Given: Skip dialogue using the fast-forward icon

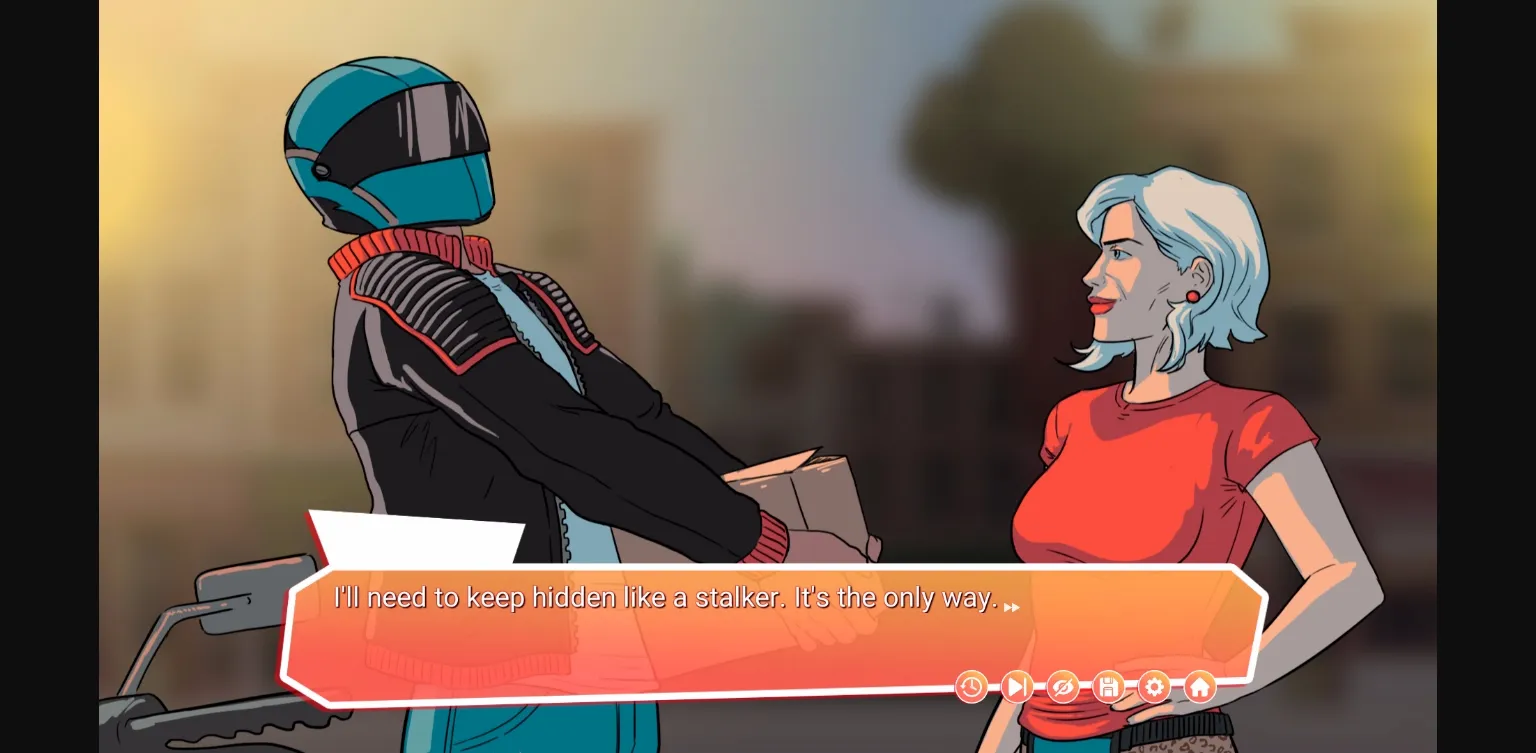Looking at the screenshot, I should [x=1016, y=687].
